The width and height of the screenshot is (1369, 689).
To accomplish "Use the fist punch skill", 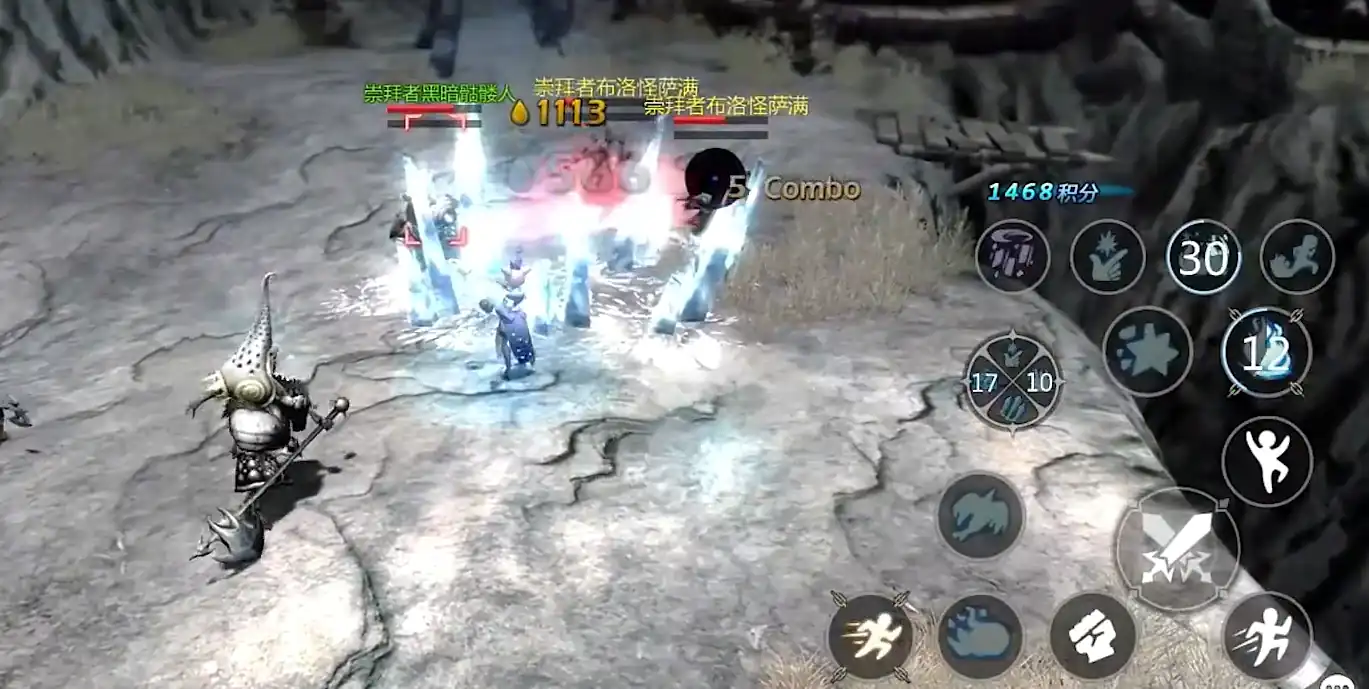I will point(1093,636).
